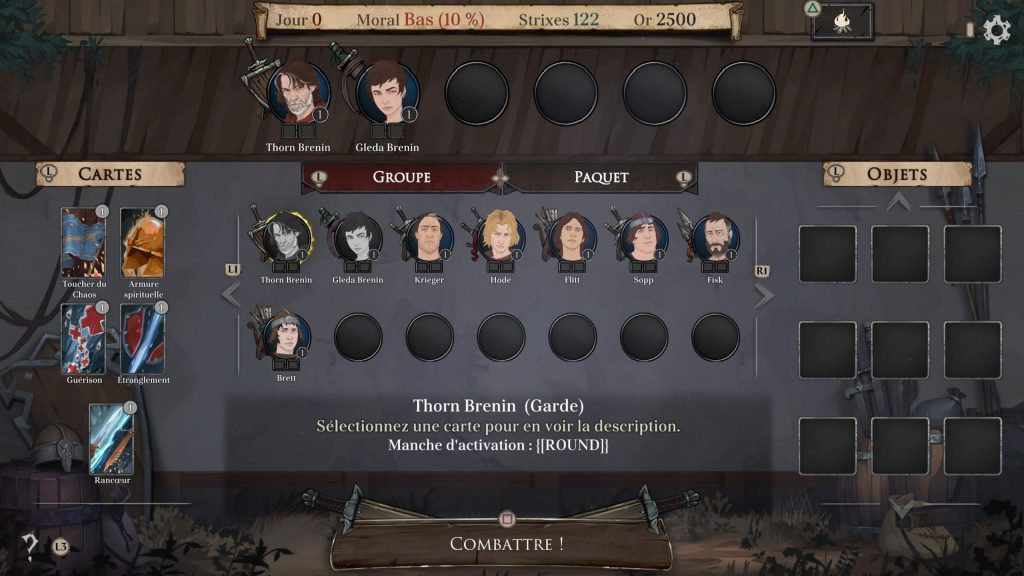Show the next roster page arrow

tap(765, 296)
